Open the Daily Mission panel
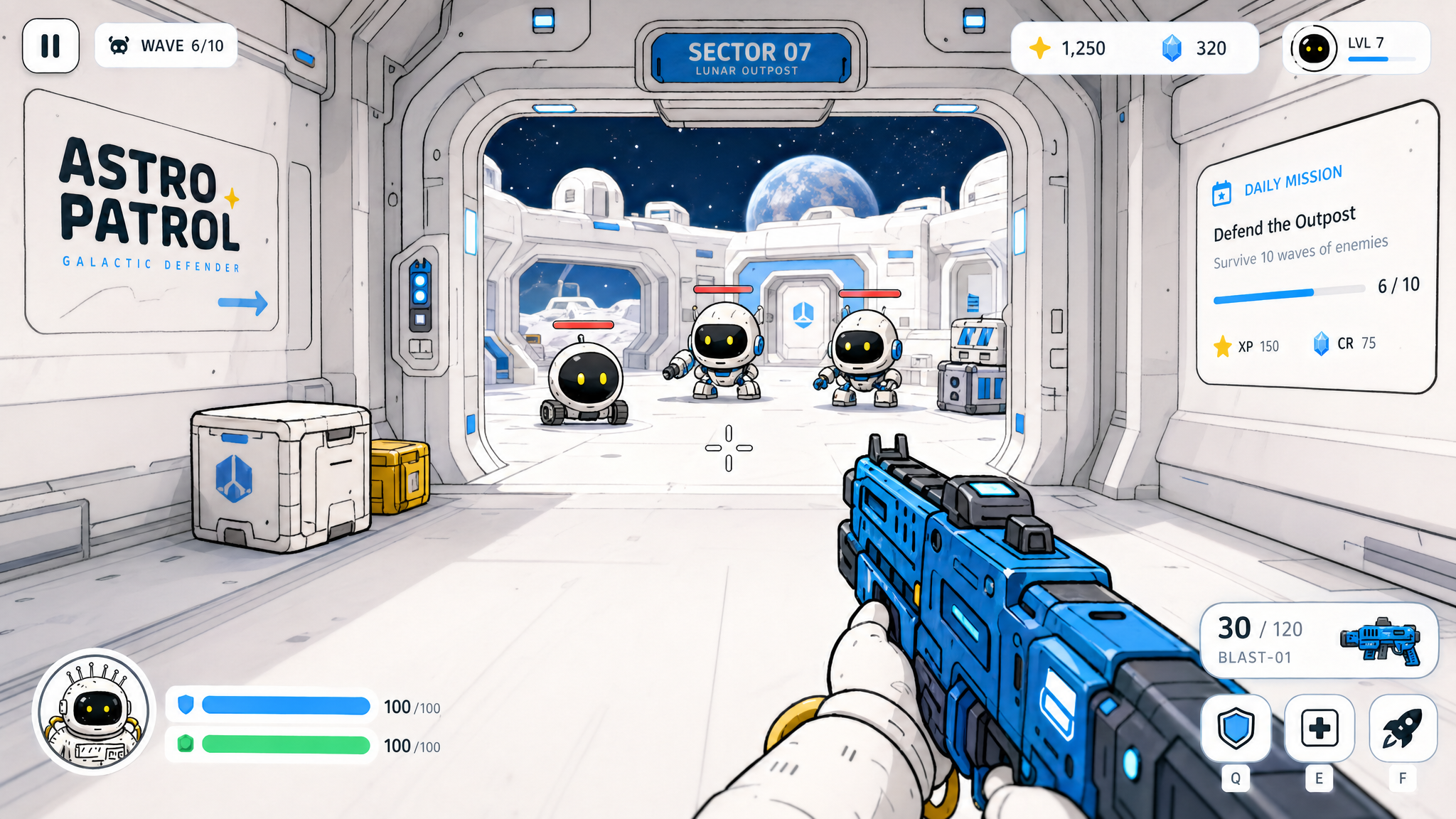1456x819 pixels. click(x=1315, y=249)
